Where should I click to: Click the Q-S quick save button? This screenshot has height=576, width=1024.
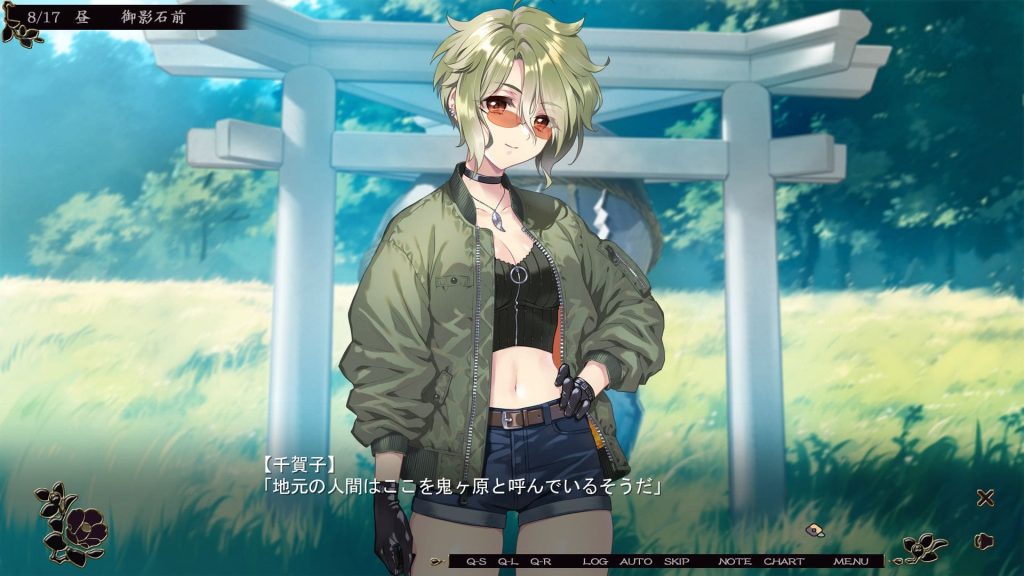click(476, 562)
